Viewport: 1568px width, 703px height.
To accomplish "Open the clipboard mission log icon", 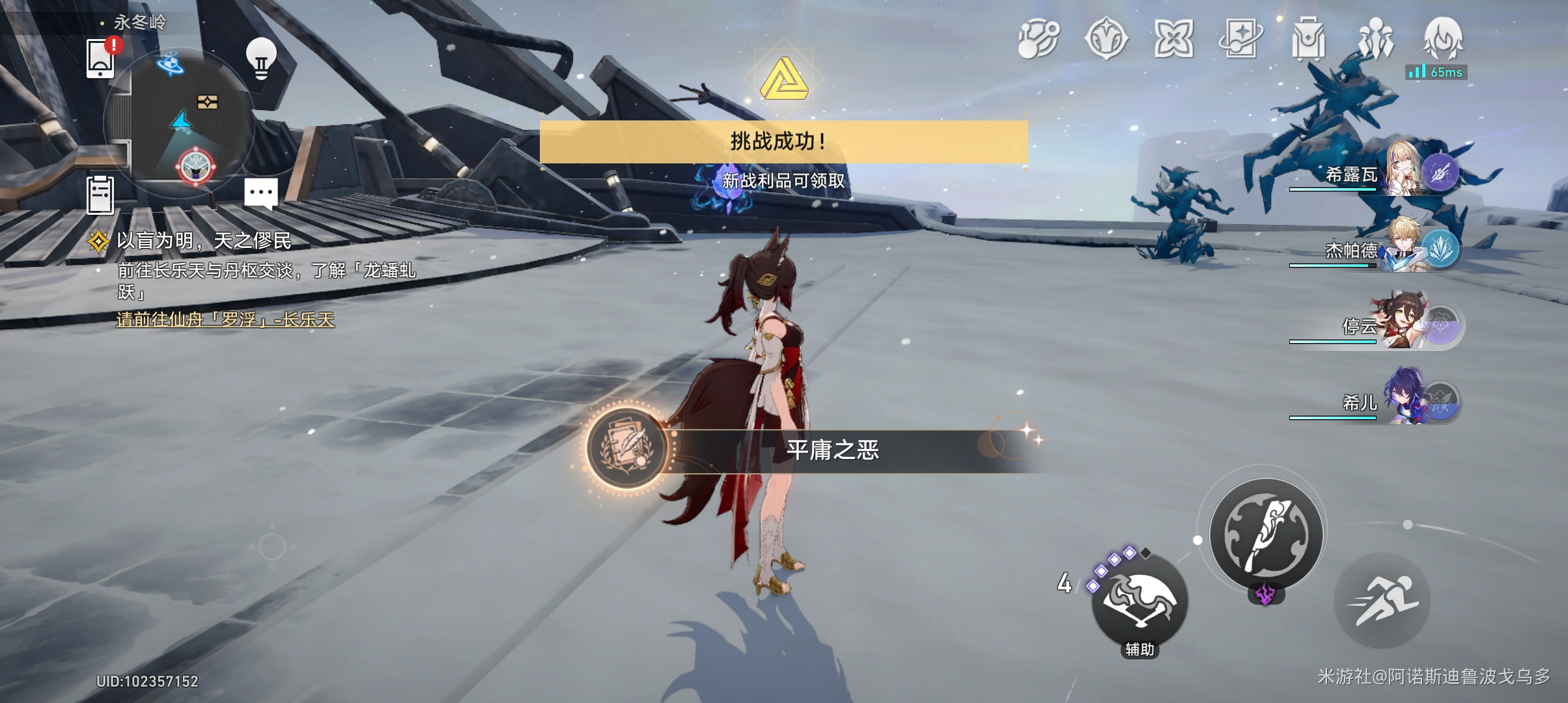I will (x=100, y=195).
